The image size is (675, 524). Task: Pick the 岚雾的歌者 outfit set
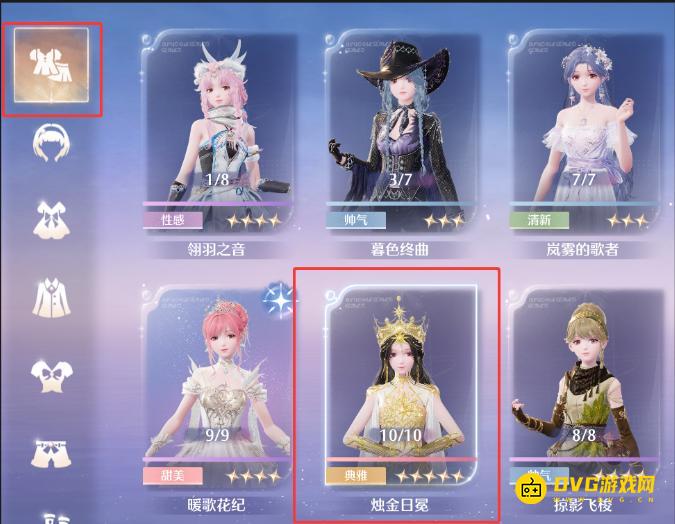(x=584, y=140)
